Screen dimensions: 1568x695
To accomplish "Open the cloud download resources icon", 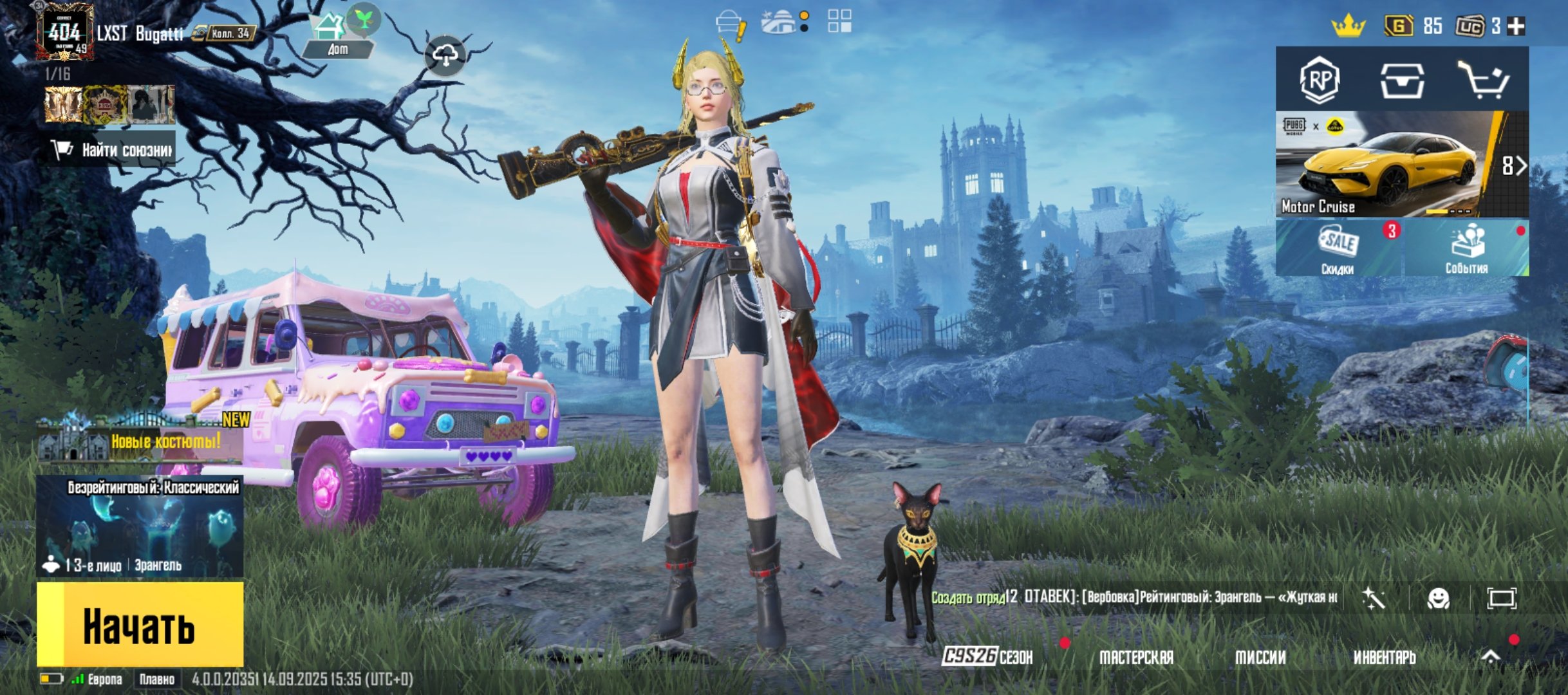I will 445,56.
